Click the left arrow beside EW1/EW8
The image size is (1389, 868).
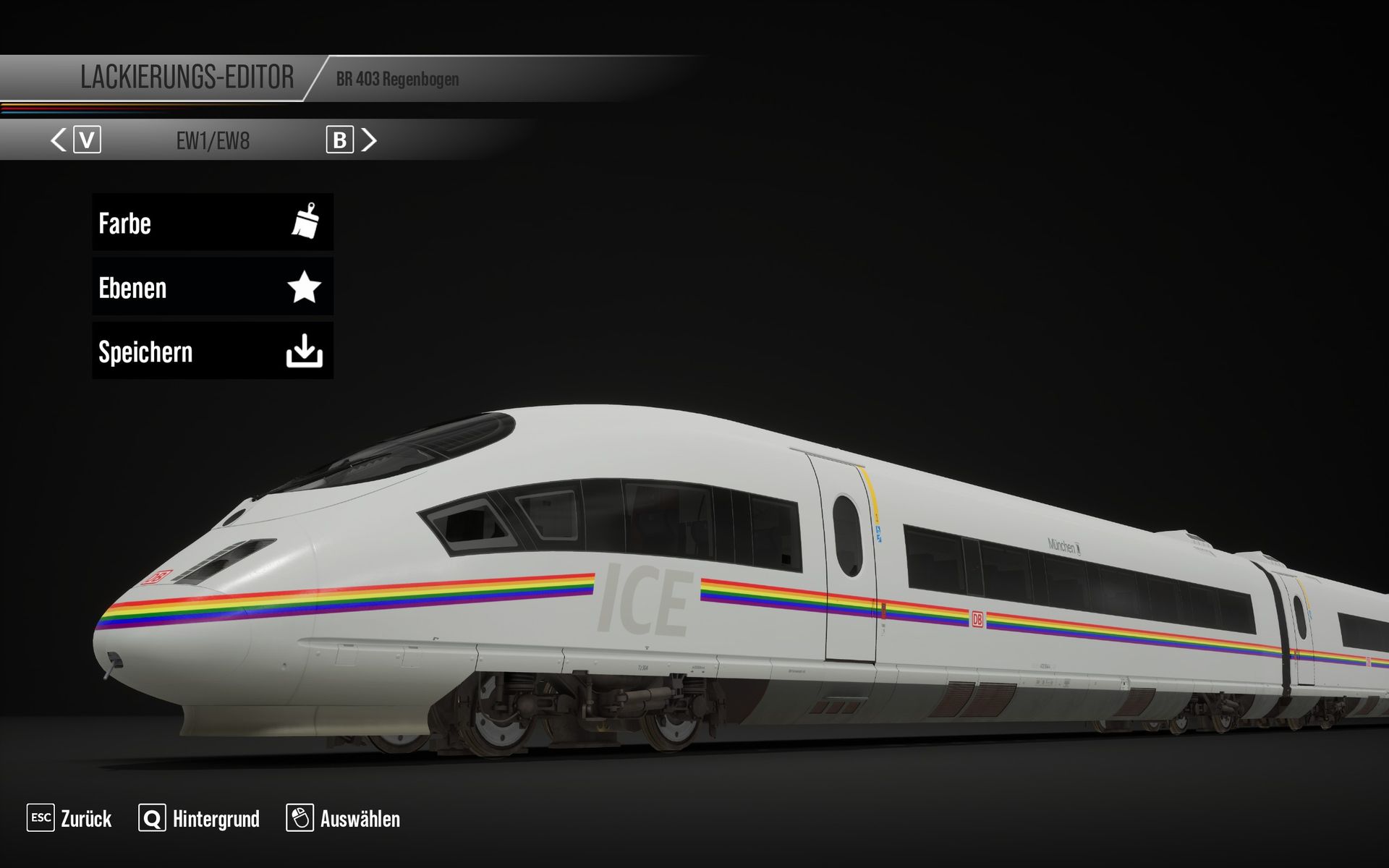point(59,140)
